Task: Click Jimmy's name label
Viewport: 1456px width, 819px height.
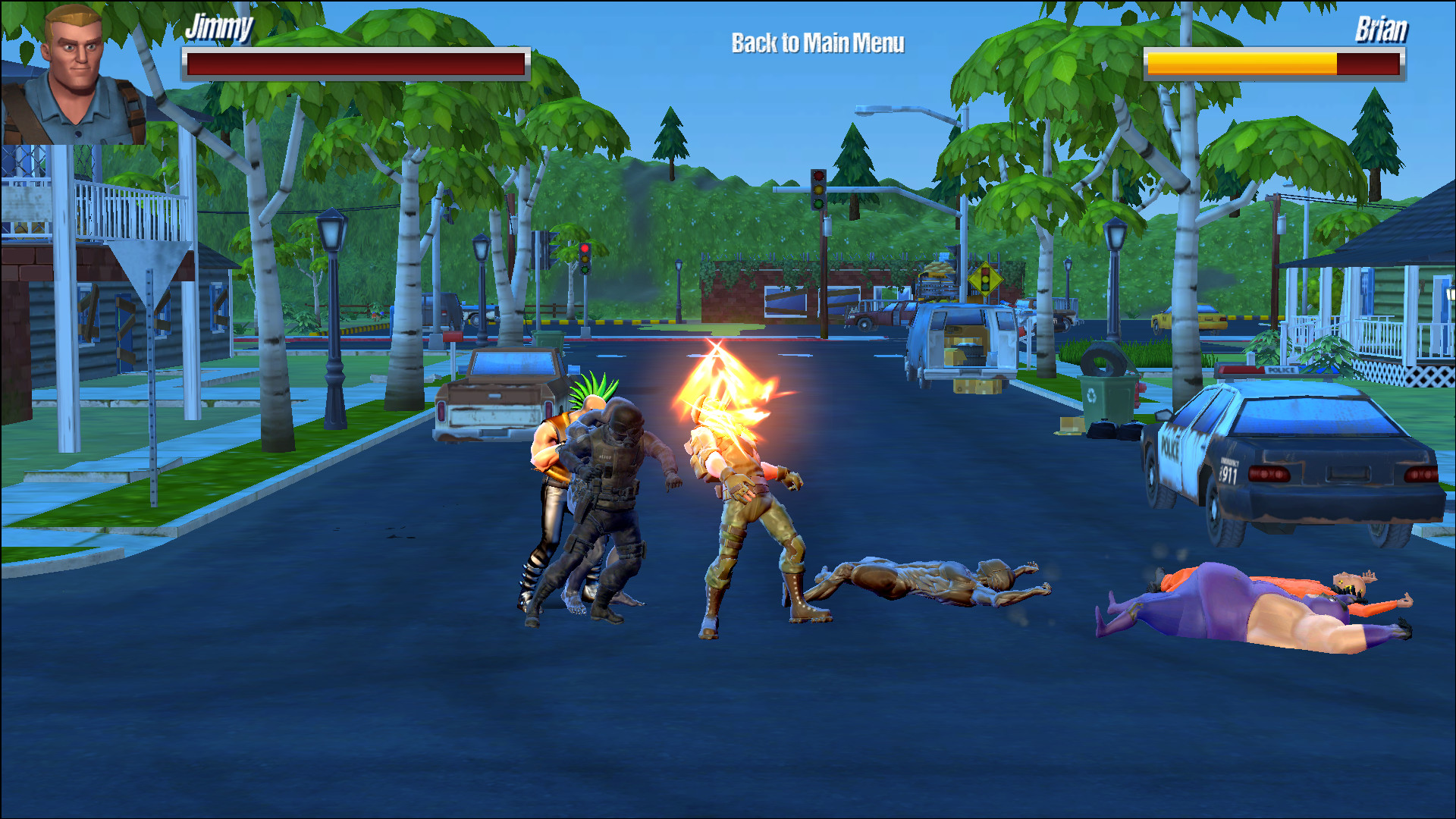Action: (x=218, y=30)
